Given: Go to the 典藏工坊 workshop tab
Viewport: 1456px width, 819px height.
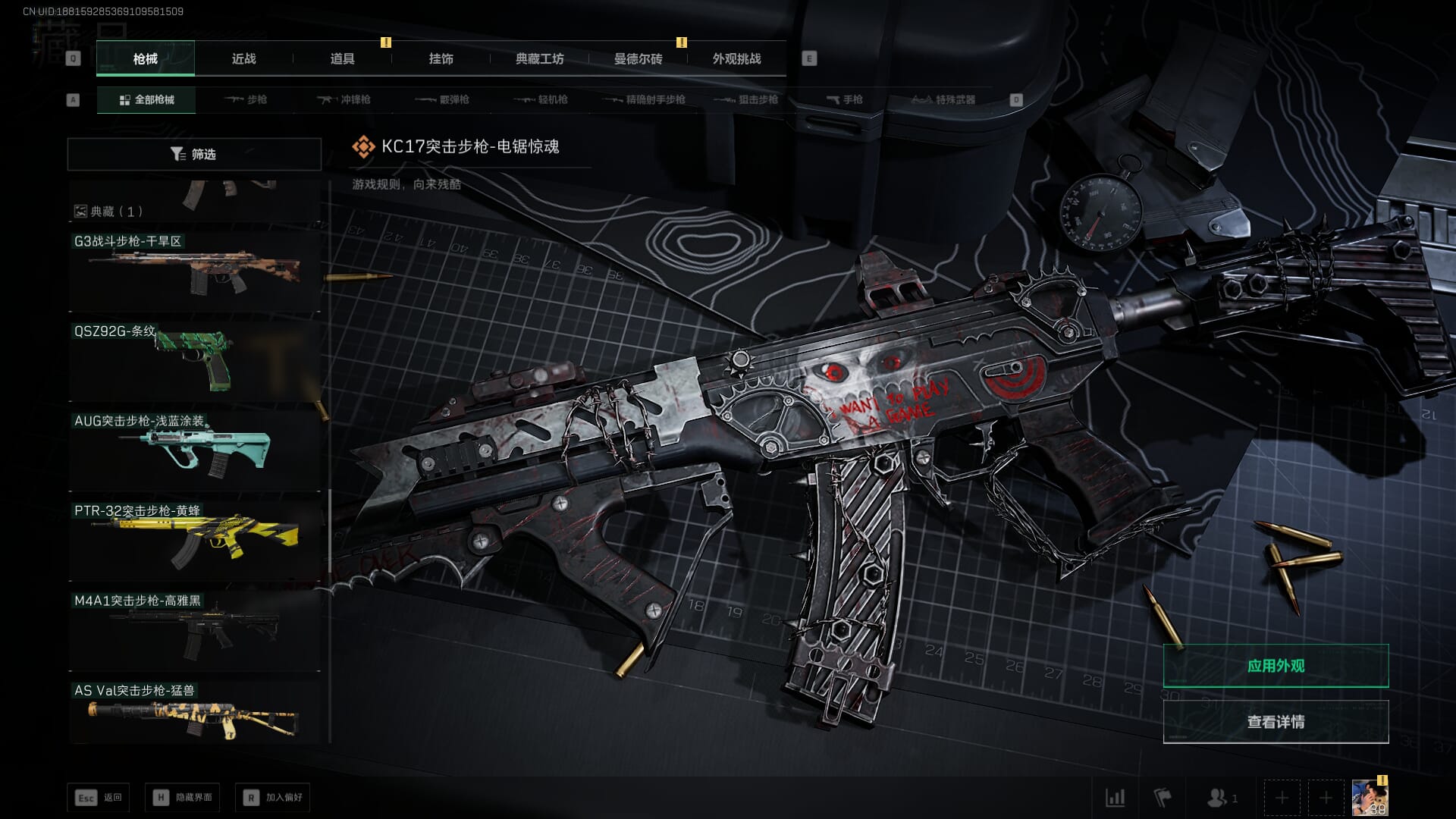Looking at the screenshot, I should [539, 58].
